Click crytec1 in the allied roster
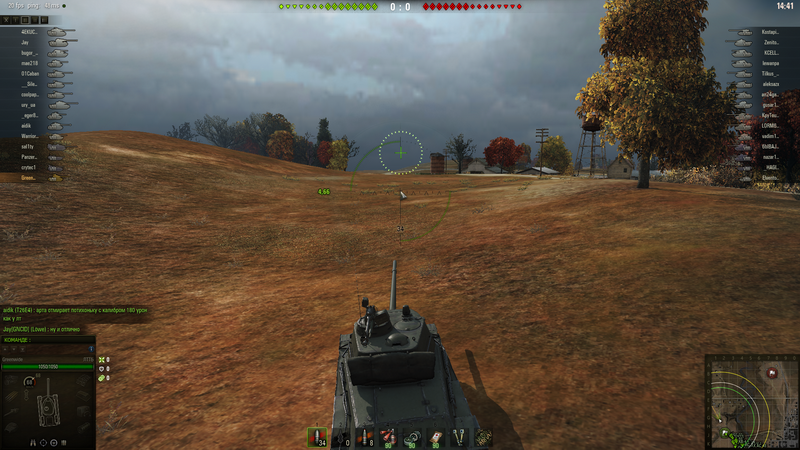Viewport: 800px width, 450px height. (x=30, y=168)
